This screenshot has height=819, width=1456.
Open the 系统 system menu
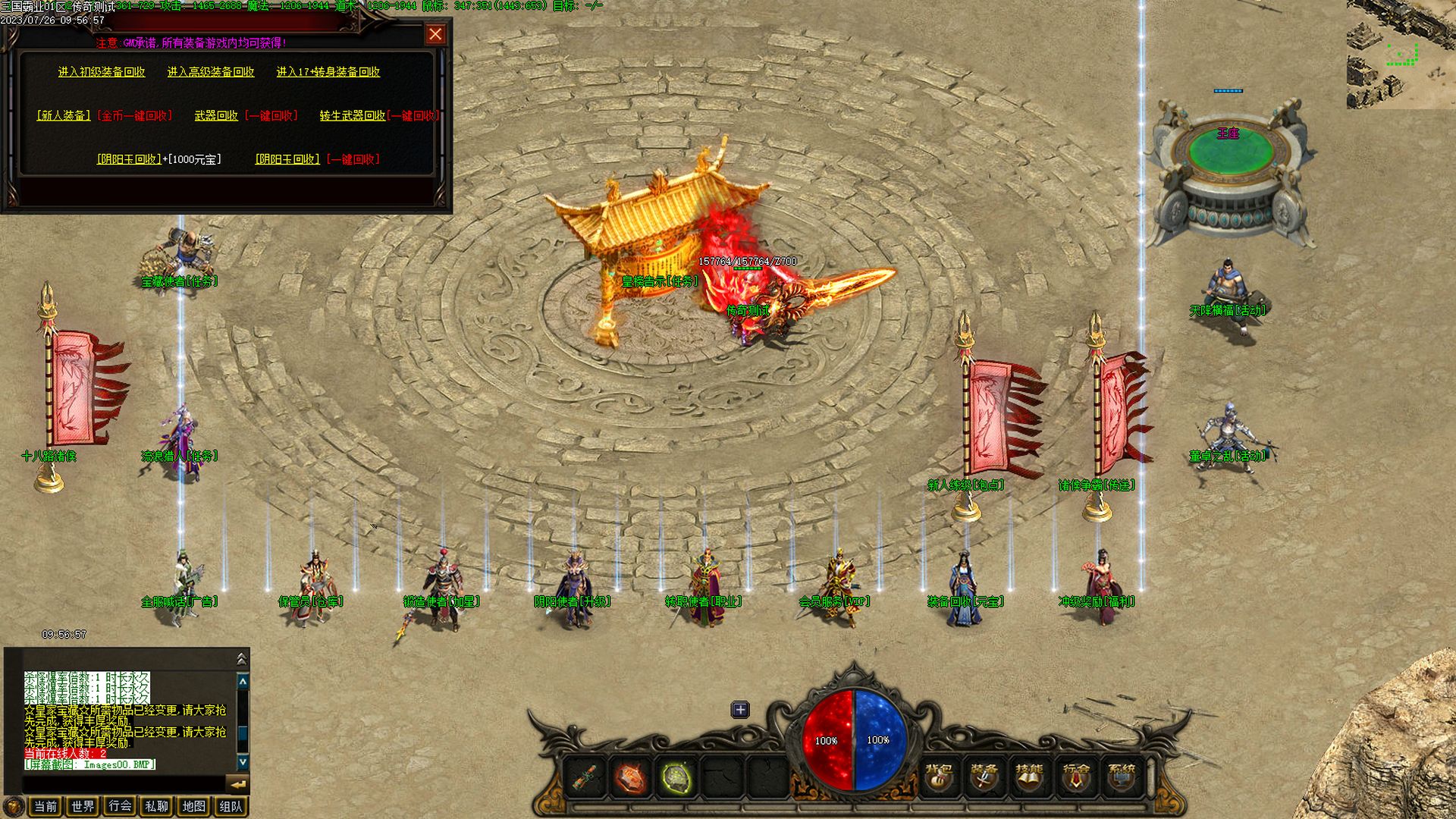tap(1122, 777)
